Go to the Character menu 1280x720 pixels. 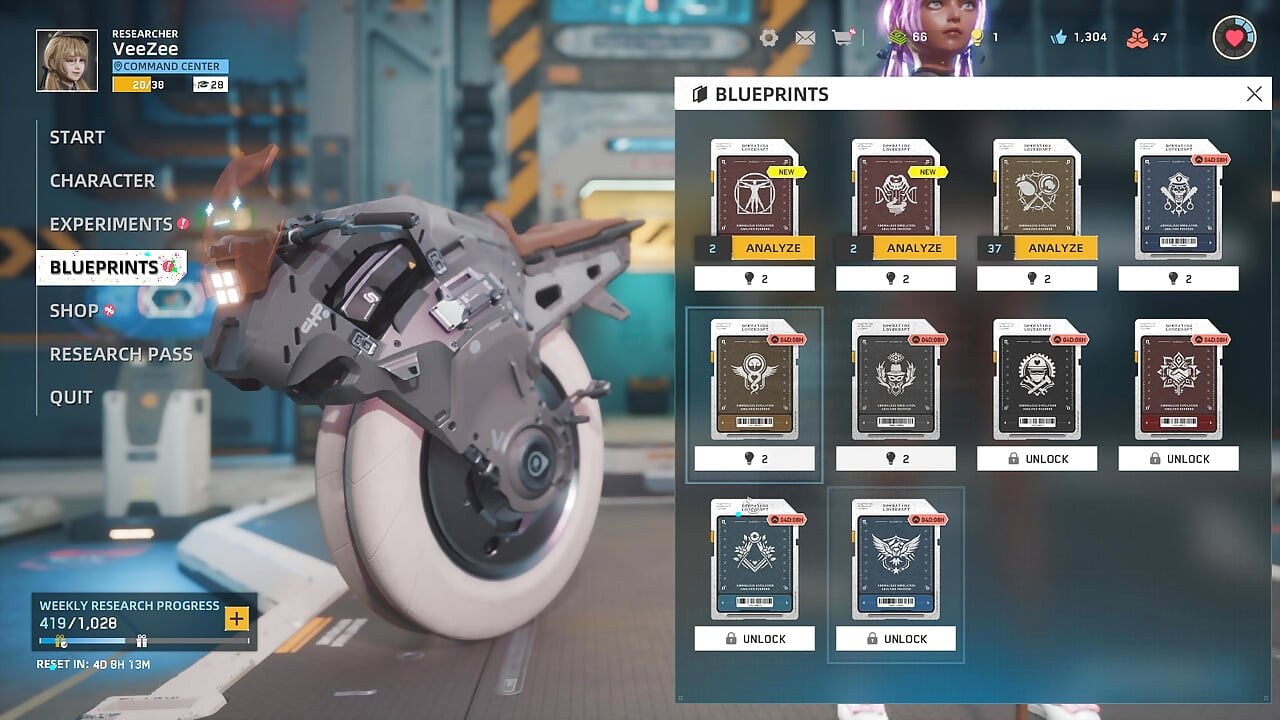(102, 181)
